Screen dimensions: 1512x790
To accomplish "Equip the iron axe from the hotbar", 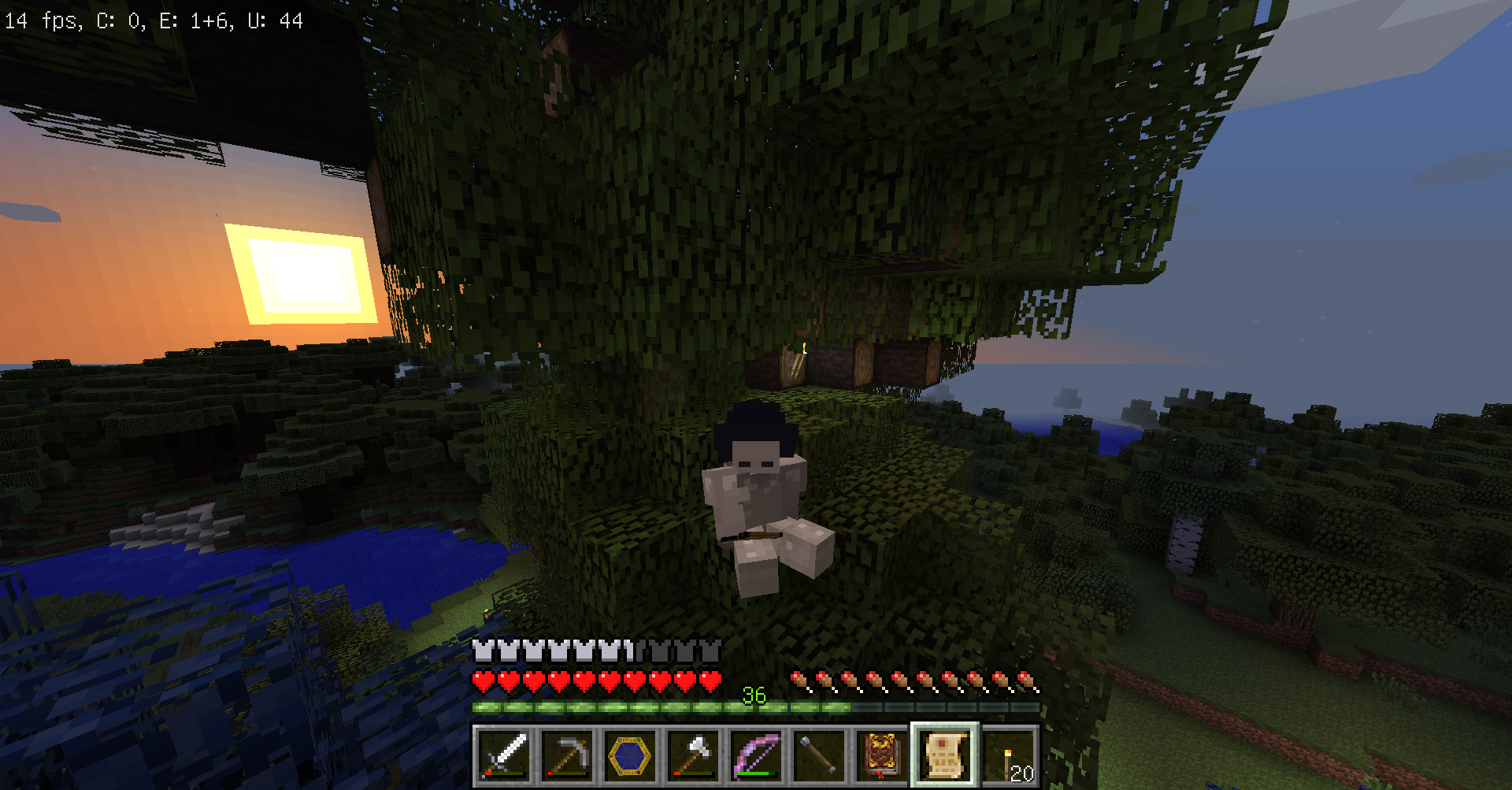I will [x=693, y=755].
